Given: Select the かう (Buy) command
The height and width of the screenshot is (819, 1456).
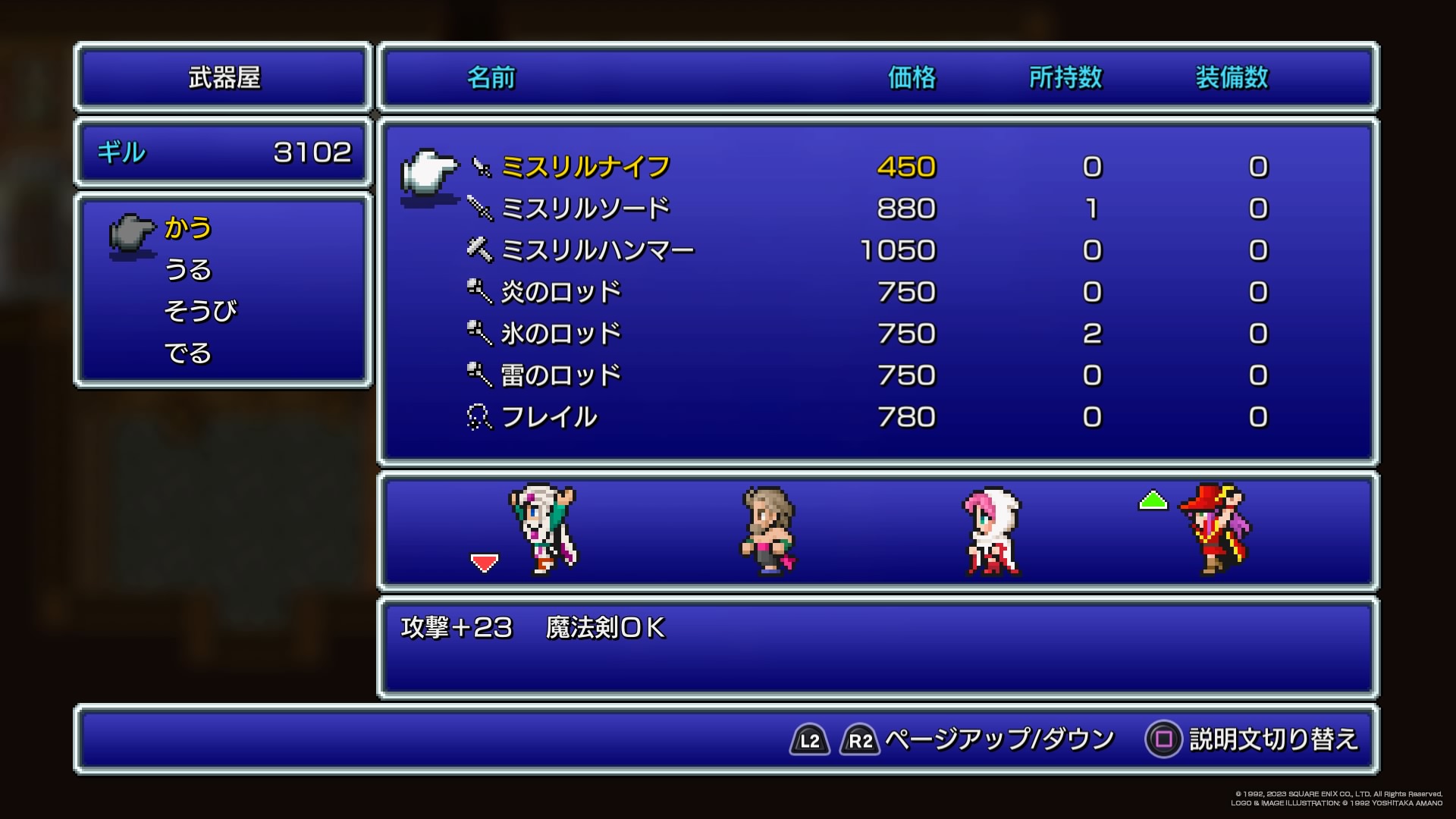Looking at the screenshot, I should [x=188, y=228].
